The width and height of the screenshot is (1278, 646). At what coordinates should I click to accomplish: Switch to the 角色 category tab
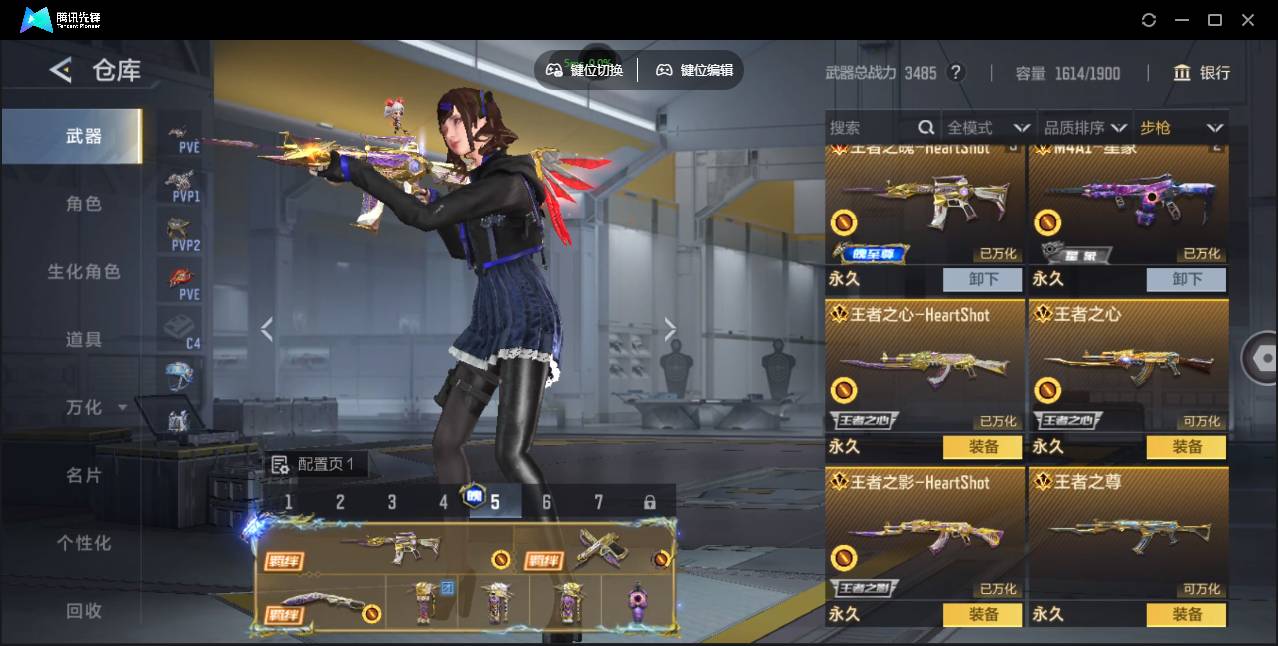(x=84, y=204)
